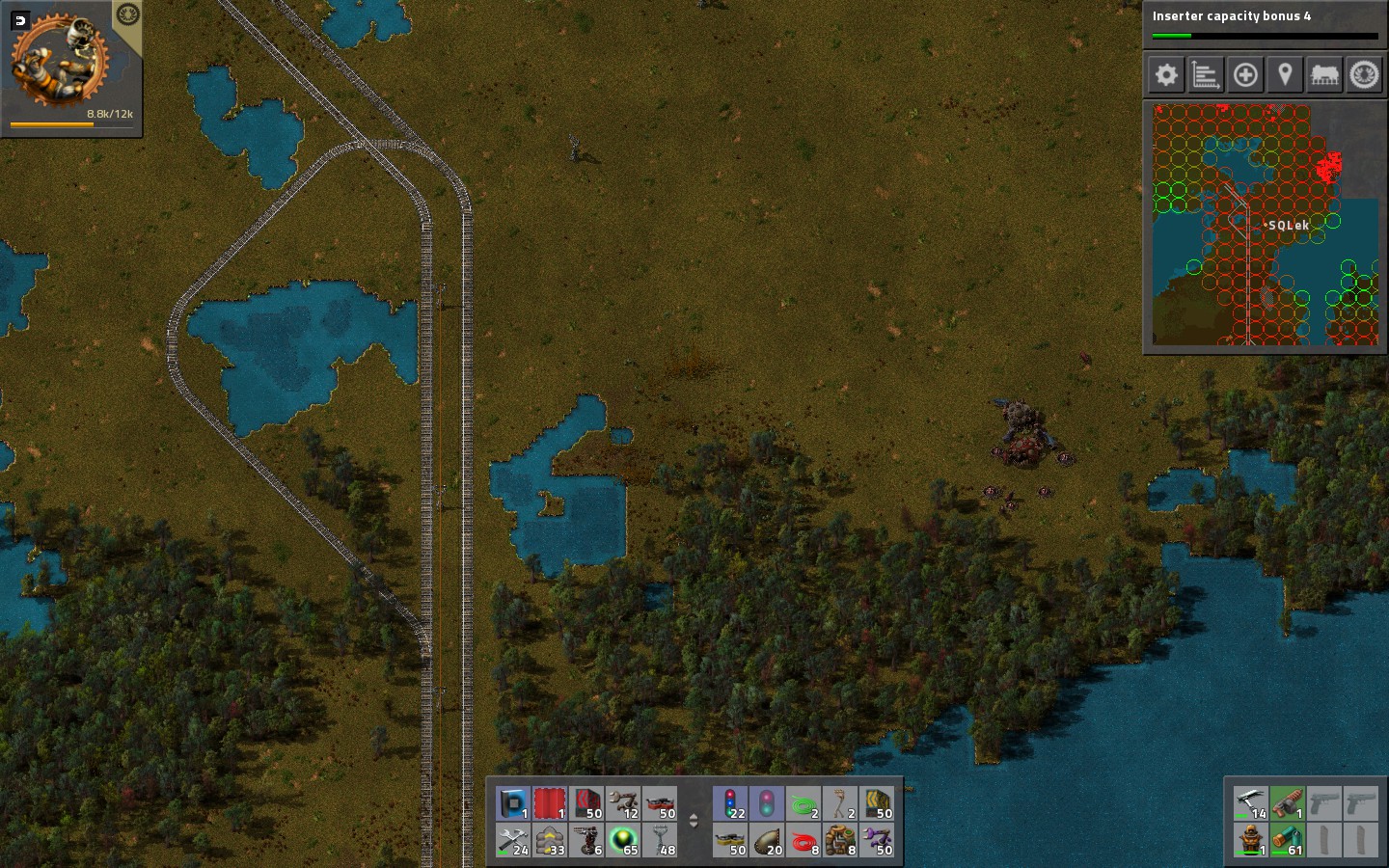Click the minimap
This screenshot has width=1389, height=868.
[1265, 224]
